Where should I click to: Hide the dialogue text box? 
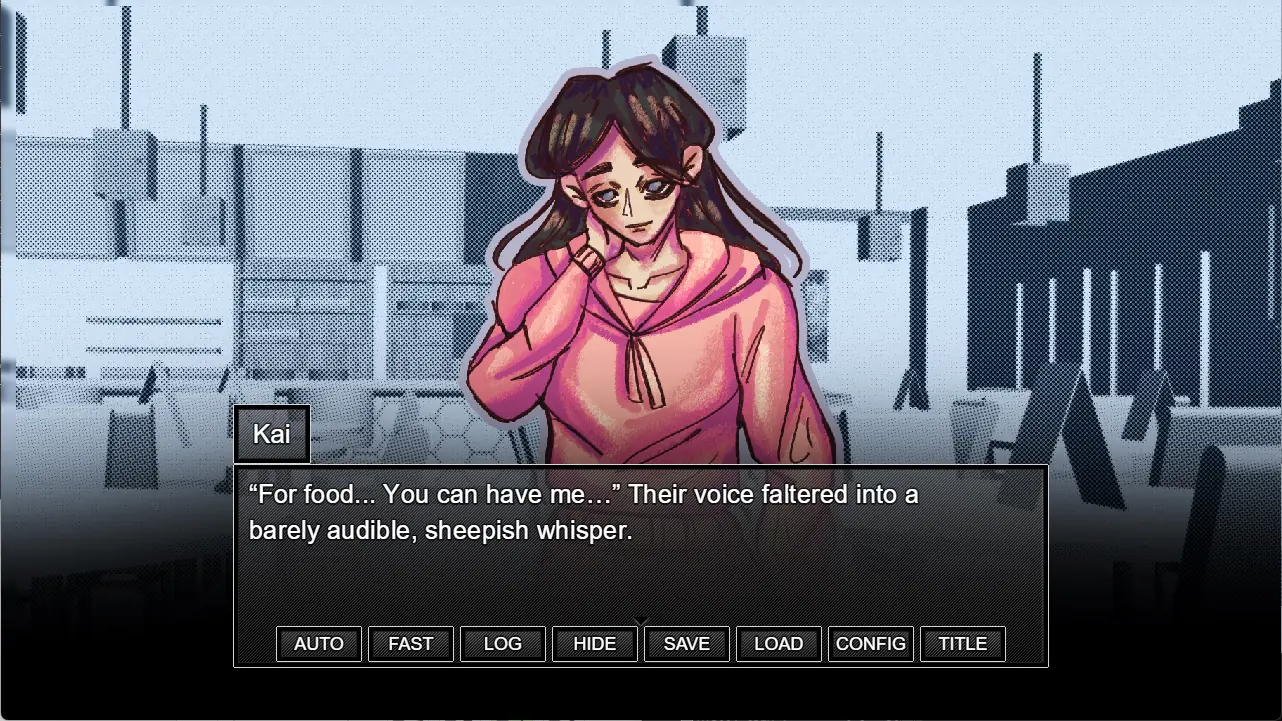click(x=595, y=644)
